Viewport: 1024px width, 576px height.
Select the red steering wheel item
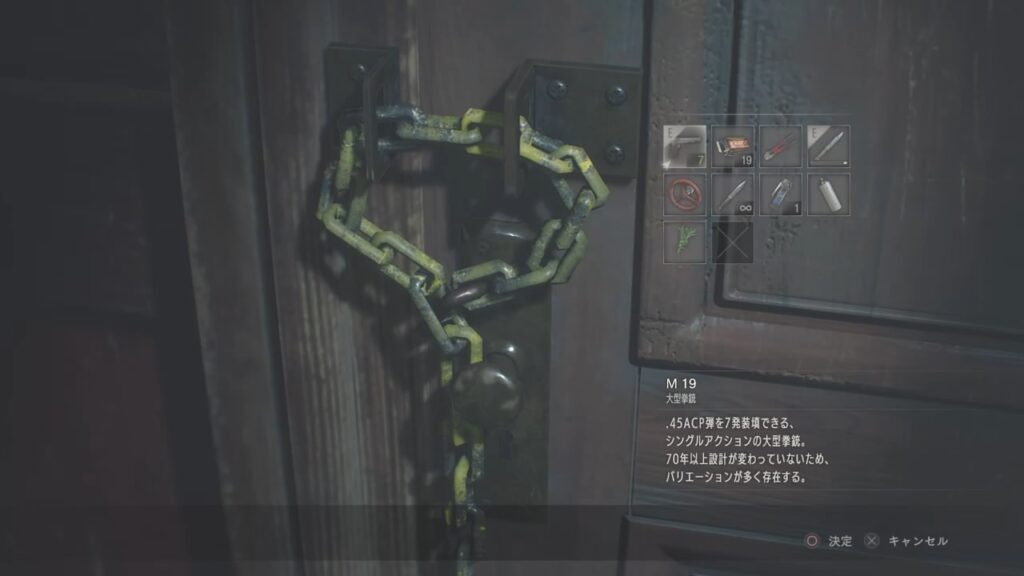coord(684,193)
